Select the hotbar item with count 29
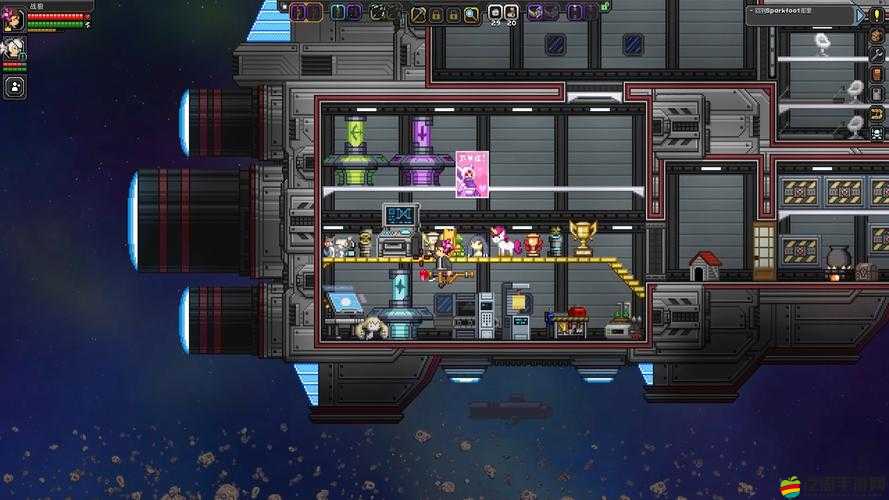Viewport: 889px width, 500px height. (495, 13)
